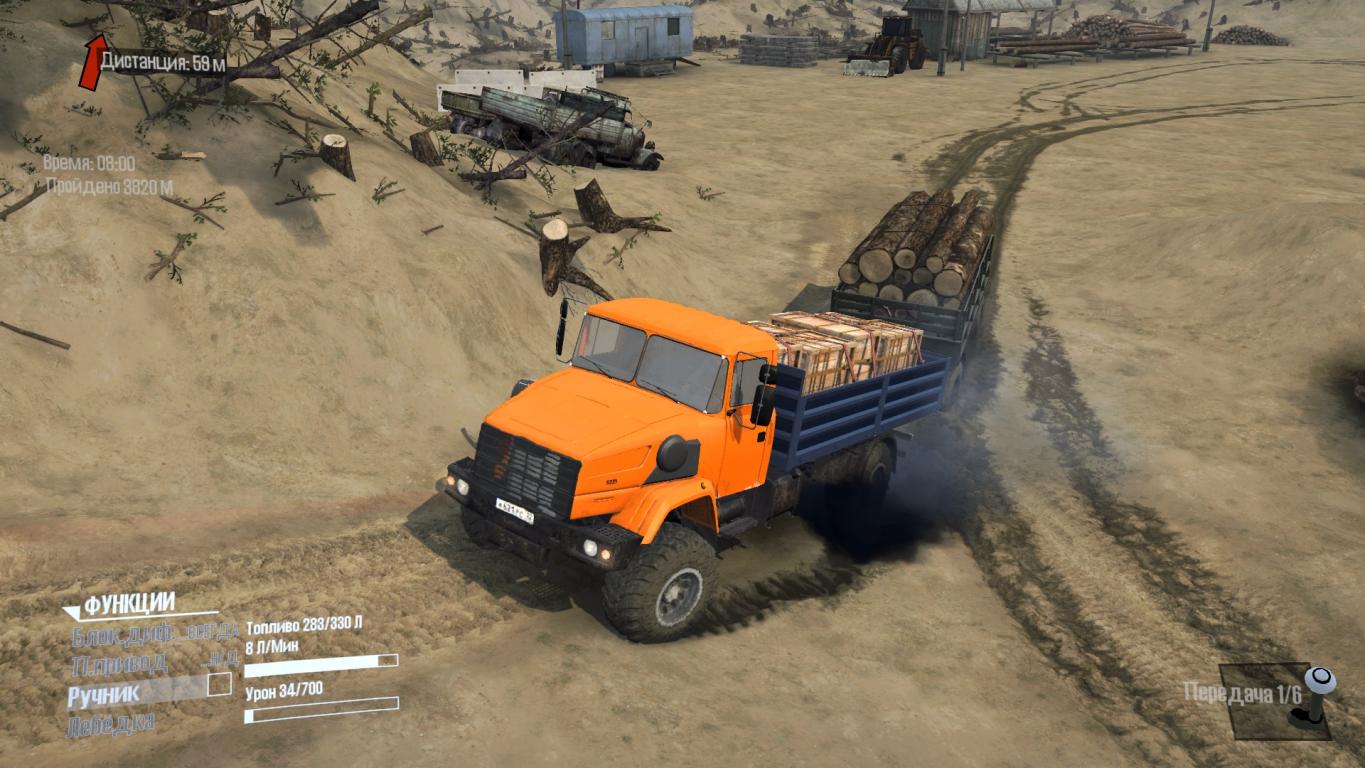
Task: Select the Лебедка winch function
Action: 111,723
